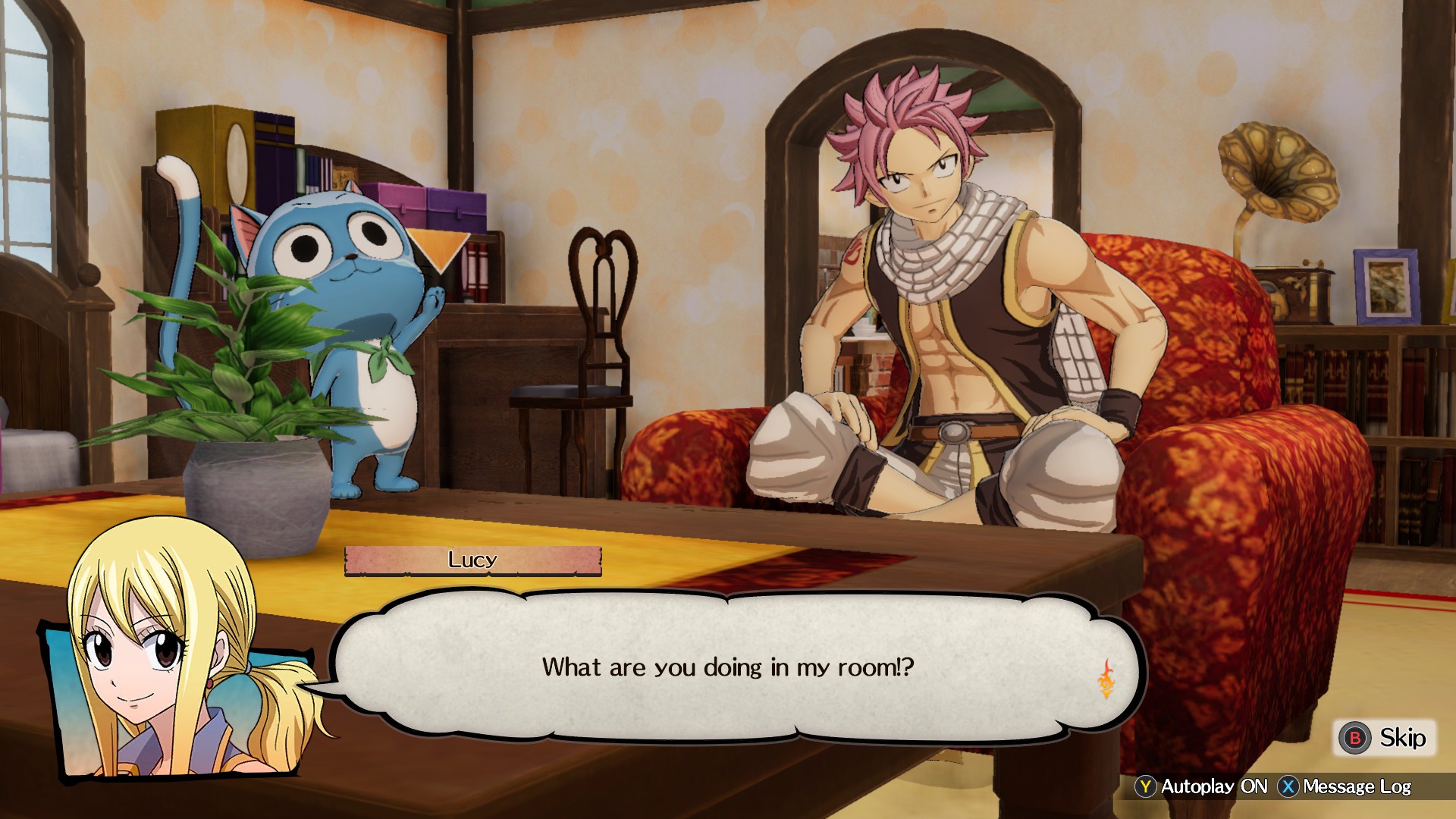Skip the current cutscene
Image resolution: width=1456 pixels, height=819 pixels.
pyautogui.click(x=1384, y=738)
